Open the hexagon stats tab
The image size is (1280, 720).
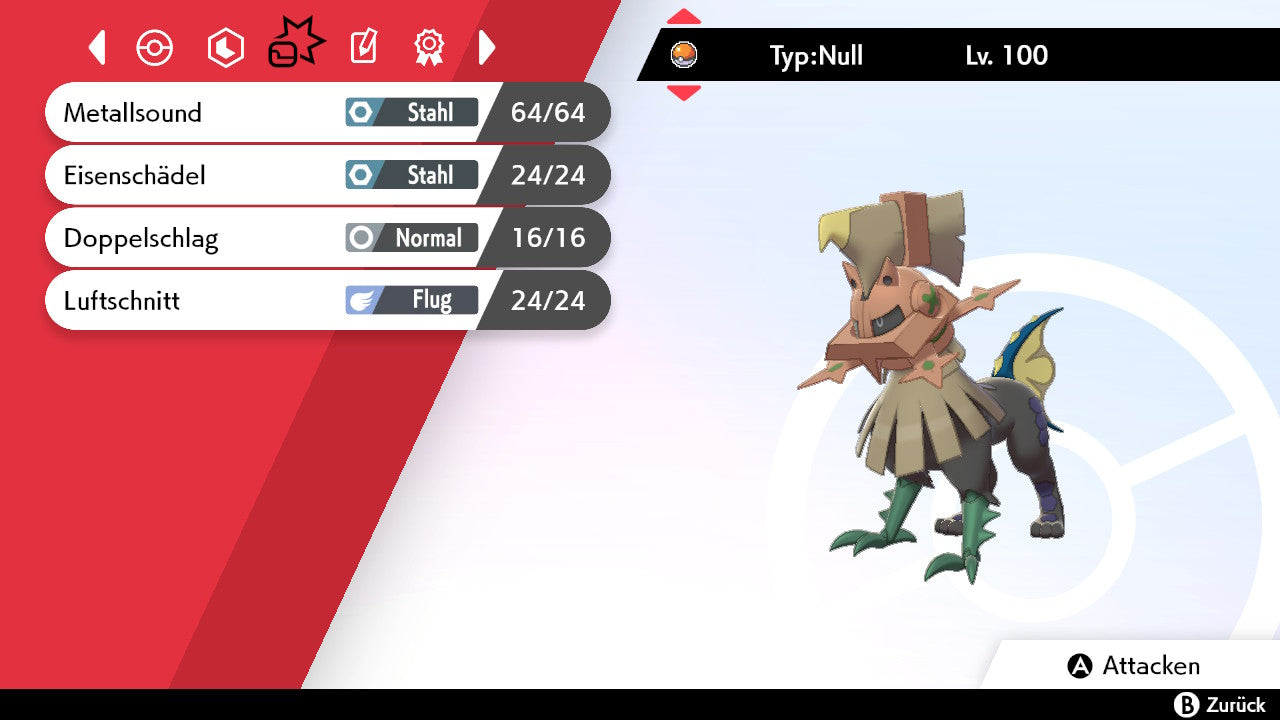[x=225, y=47]
